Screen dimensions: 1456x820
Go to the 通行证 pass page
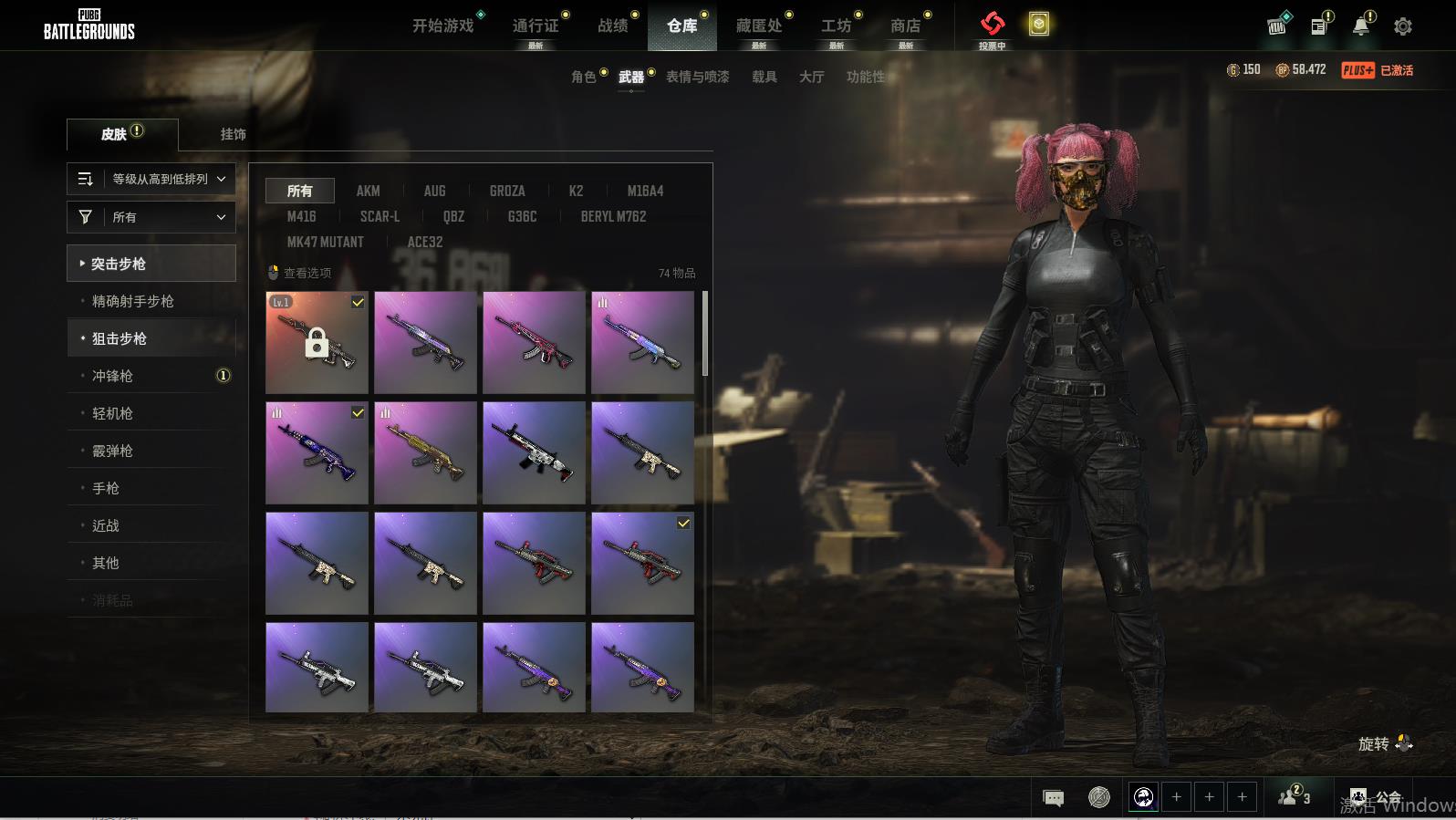(x=536, y=26)
